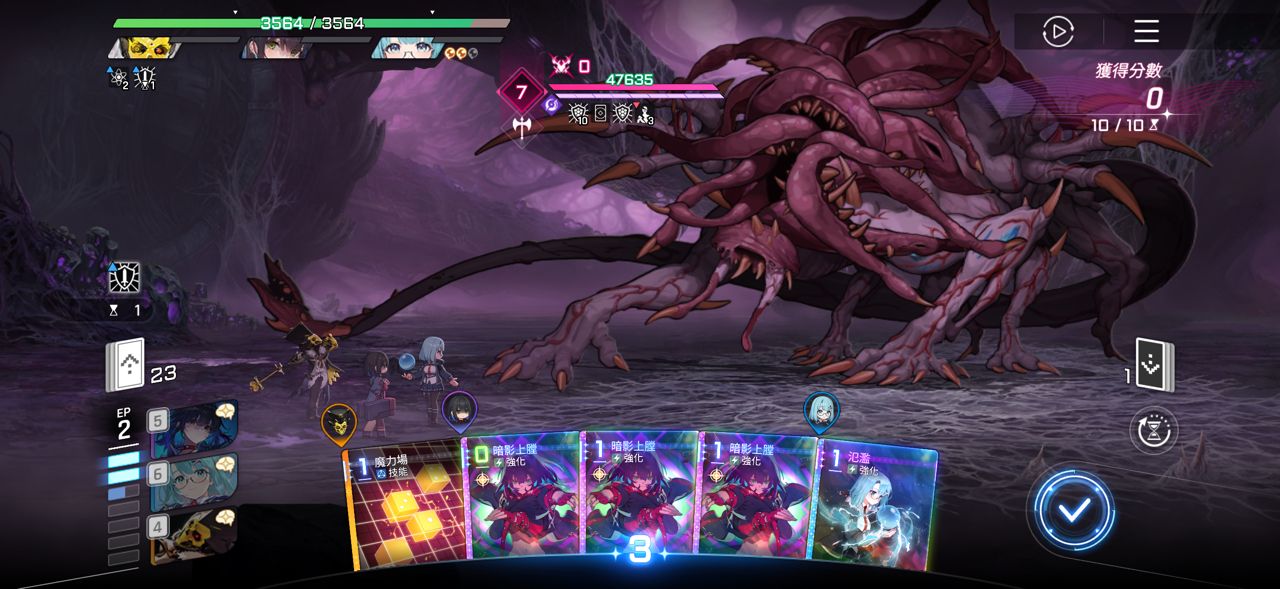View the draw pile with 23 cards
The height and width of the screenshot is (589, 1280).
coord(126,366)
